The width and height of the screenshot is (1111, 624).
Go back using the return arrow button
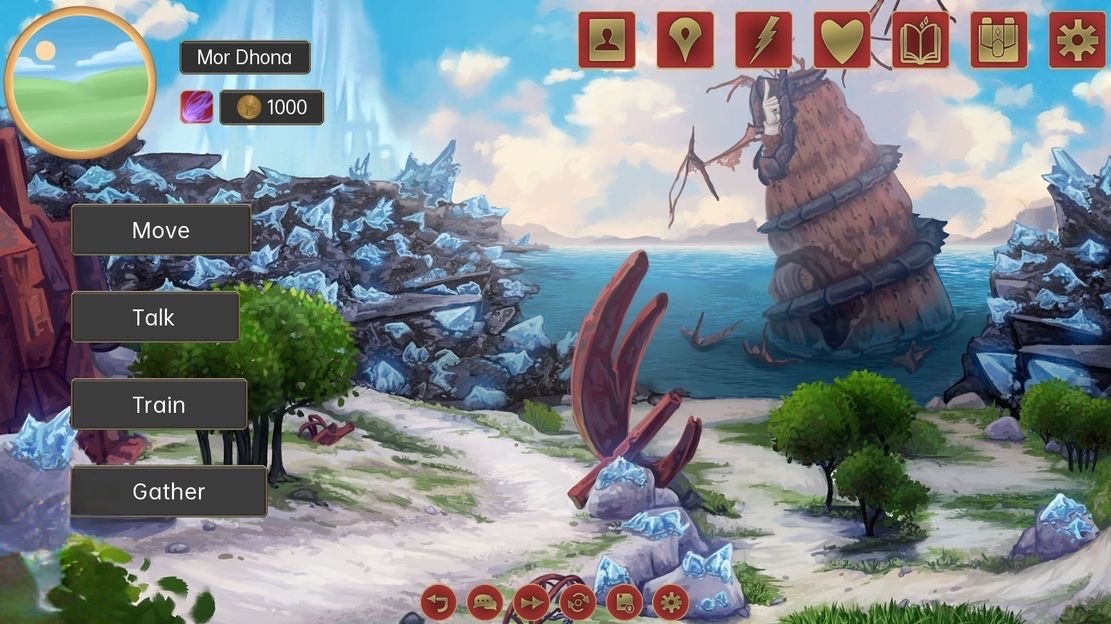(x=438, y=602)
